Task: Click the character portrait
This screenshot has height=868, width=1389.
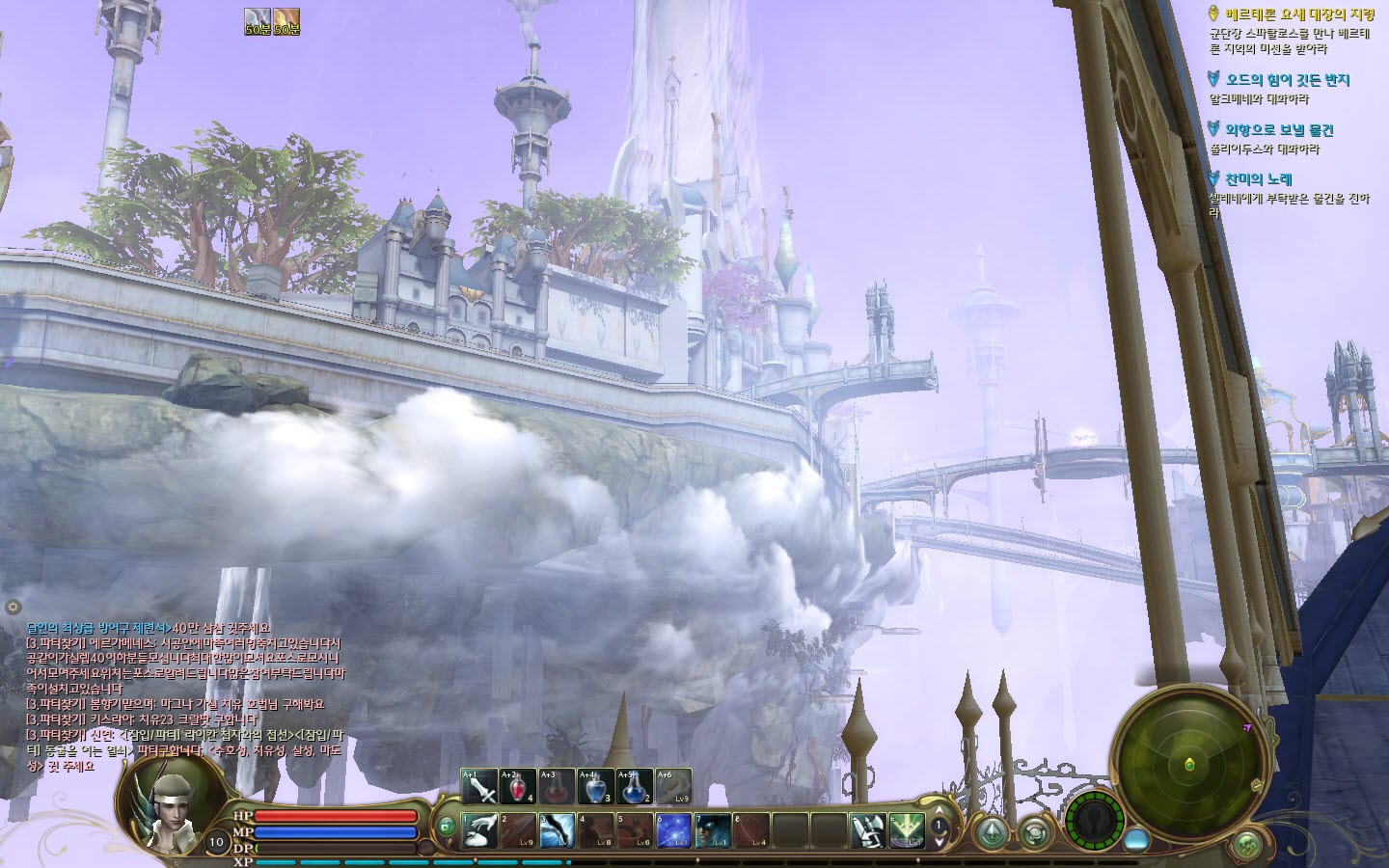Action: [171, 799]
